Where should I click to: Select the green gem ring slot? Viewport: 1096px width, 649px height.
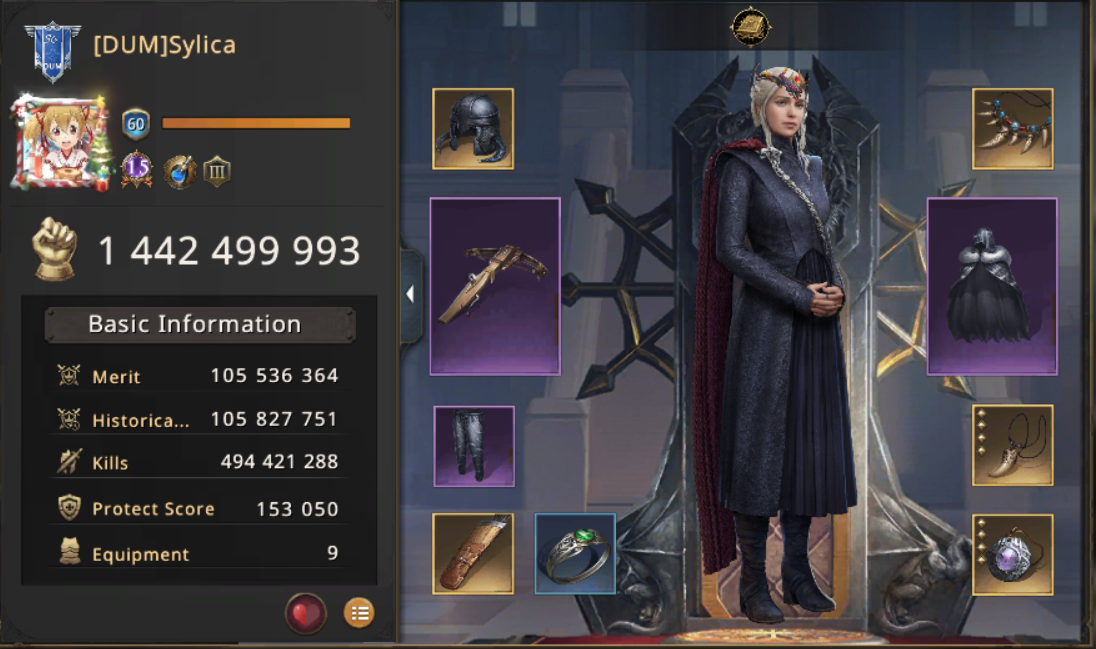[x=575, y=554]
